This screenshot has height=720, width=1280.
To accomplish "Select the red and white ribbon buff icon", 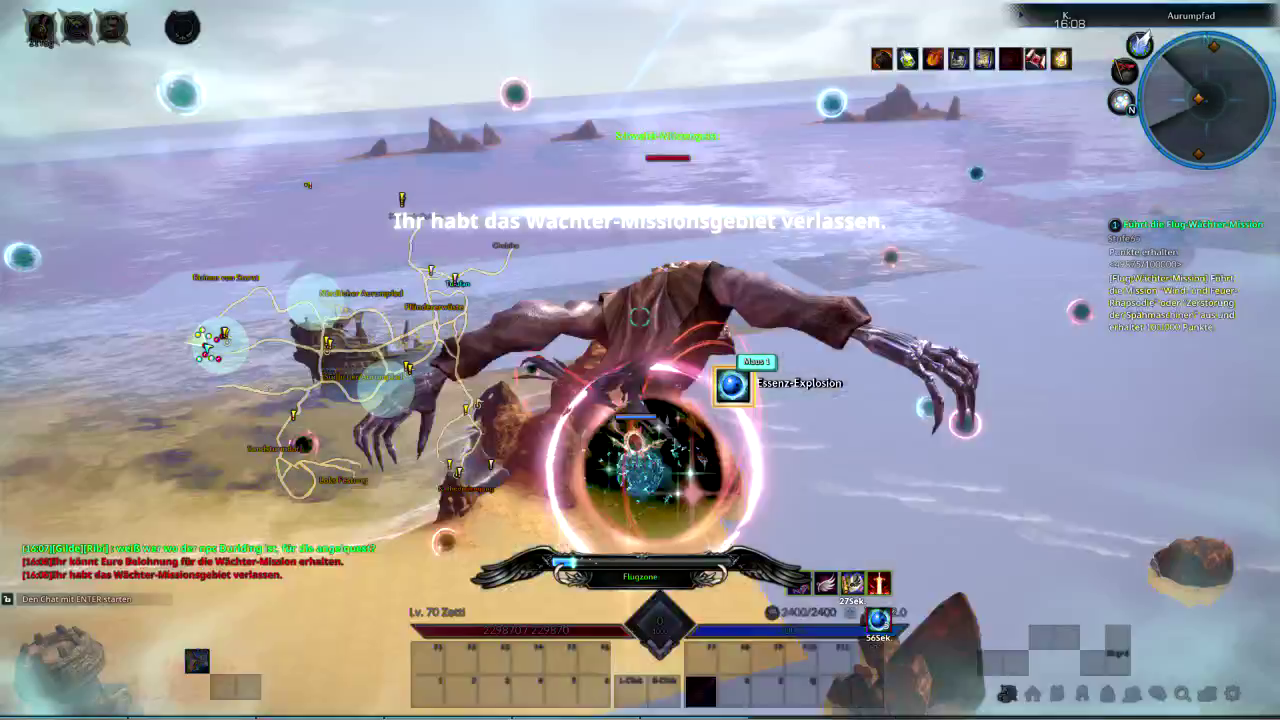I will tap(1035, 59).
